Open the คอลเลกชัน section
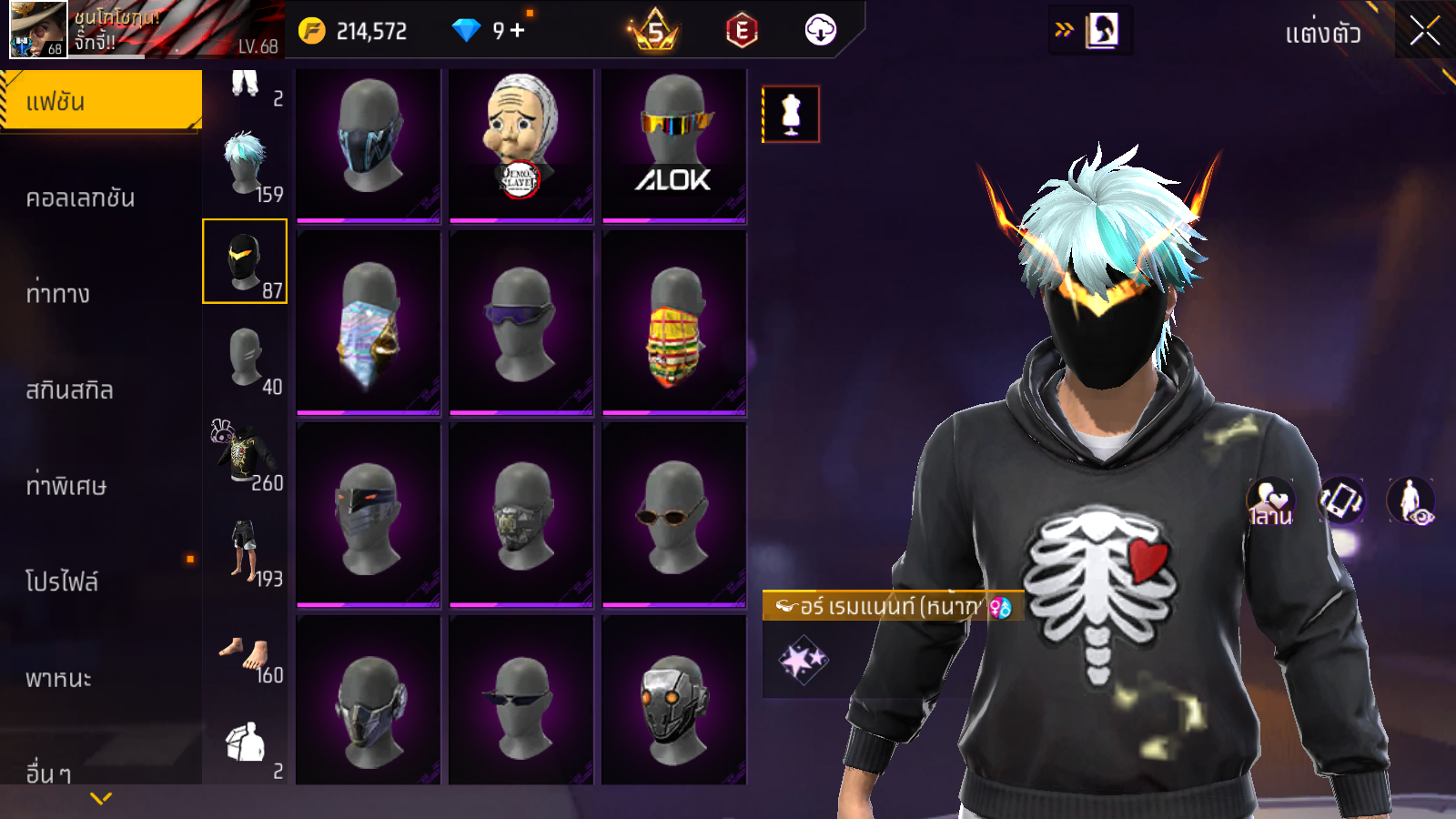 point(80,197)
